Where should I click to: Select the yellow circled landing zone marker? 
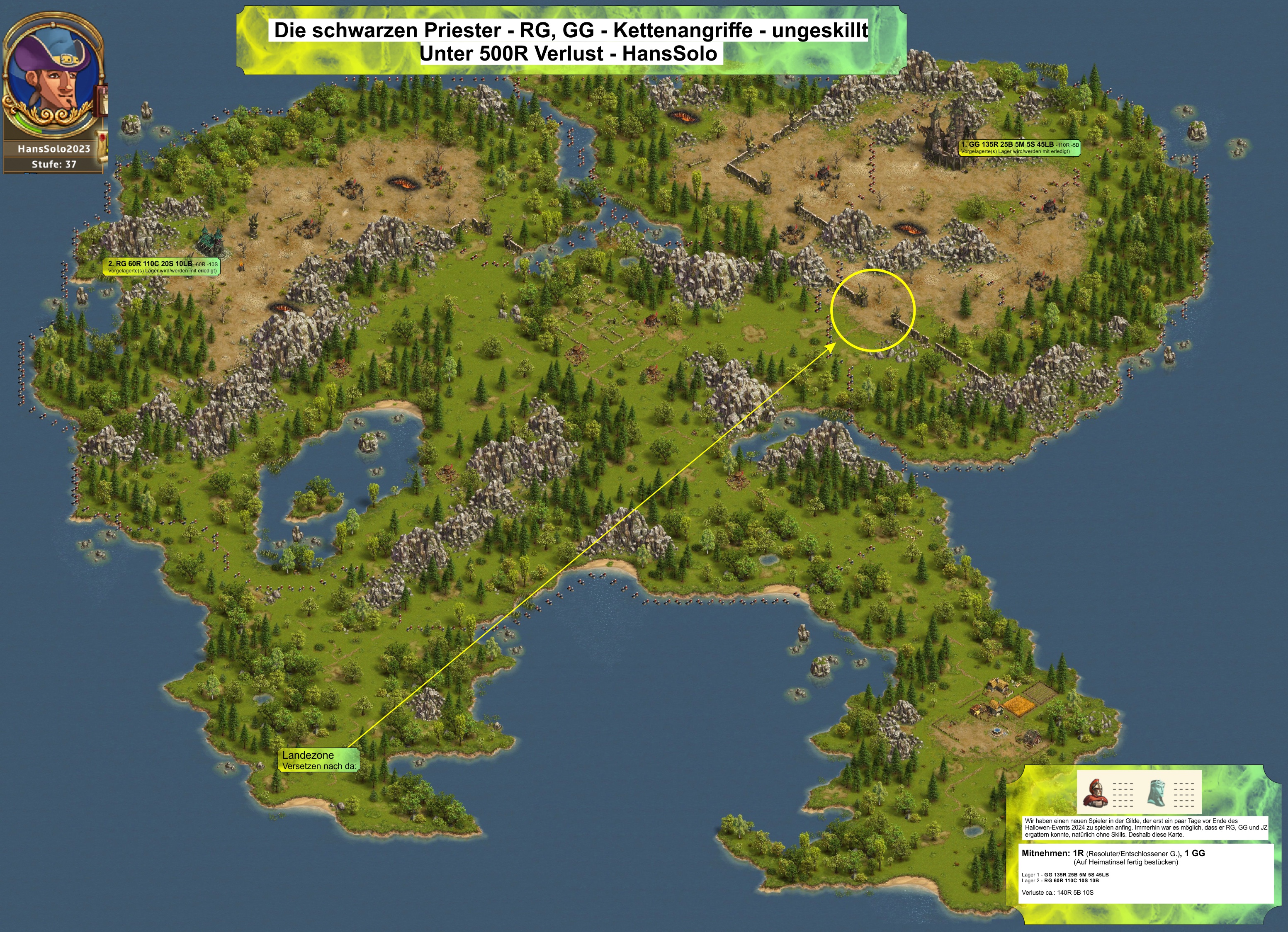point(873,310)
